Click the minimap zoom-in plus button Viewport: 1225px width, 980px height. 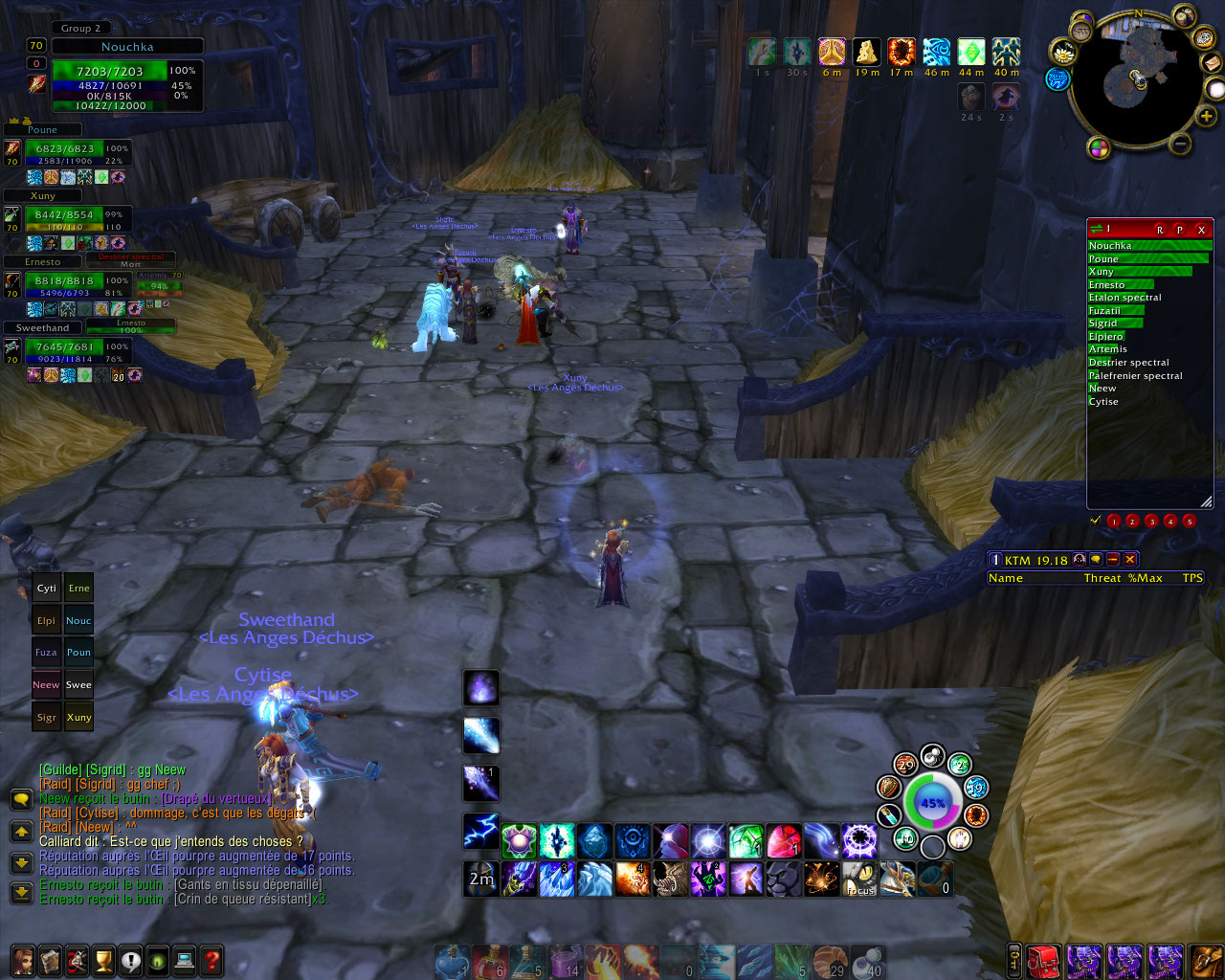(1207, 117)
